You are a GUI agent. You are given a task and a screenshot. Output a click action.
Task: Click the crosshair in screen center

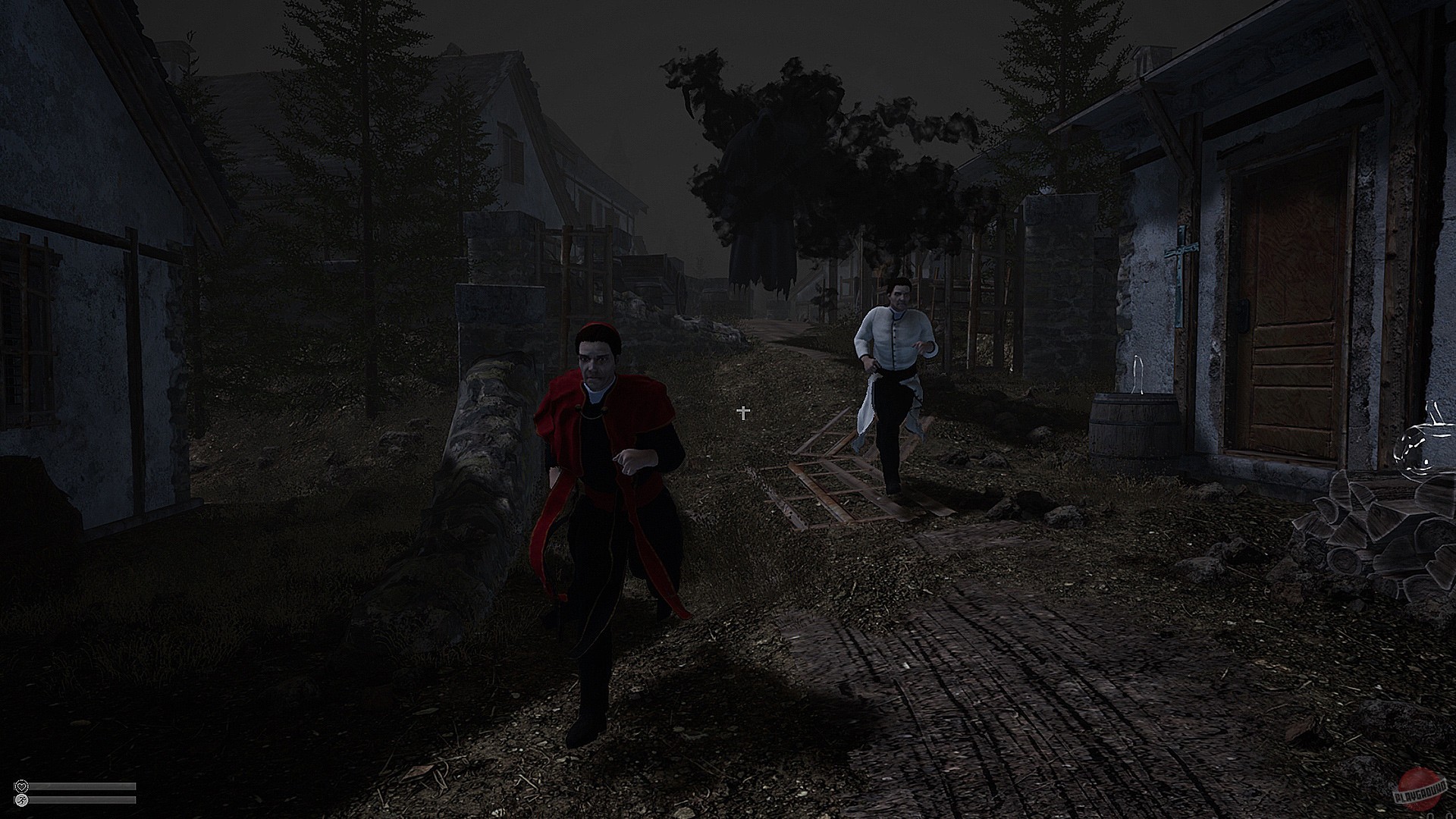click(742, 412)
